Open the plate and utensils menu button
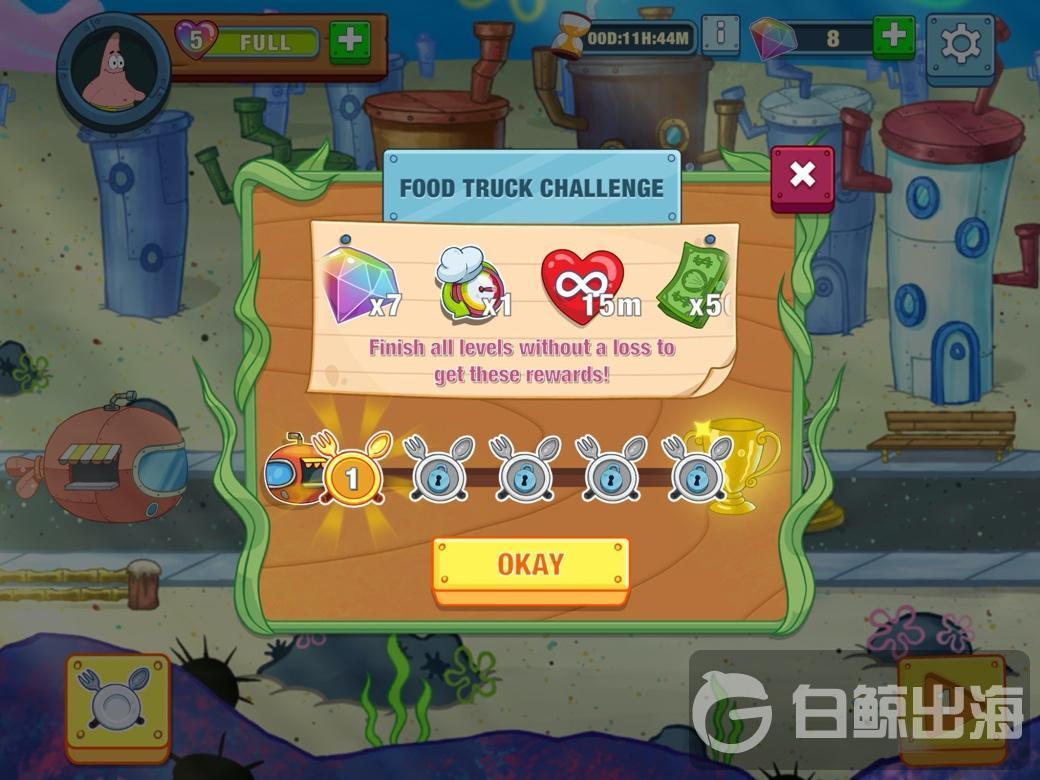1040x780 pixels. point(118,706)
